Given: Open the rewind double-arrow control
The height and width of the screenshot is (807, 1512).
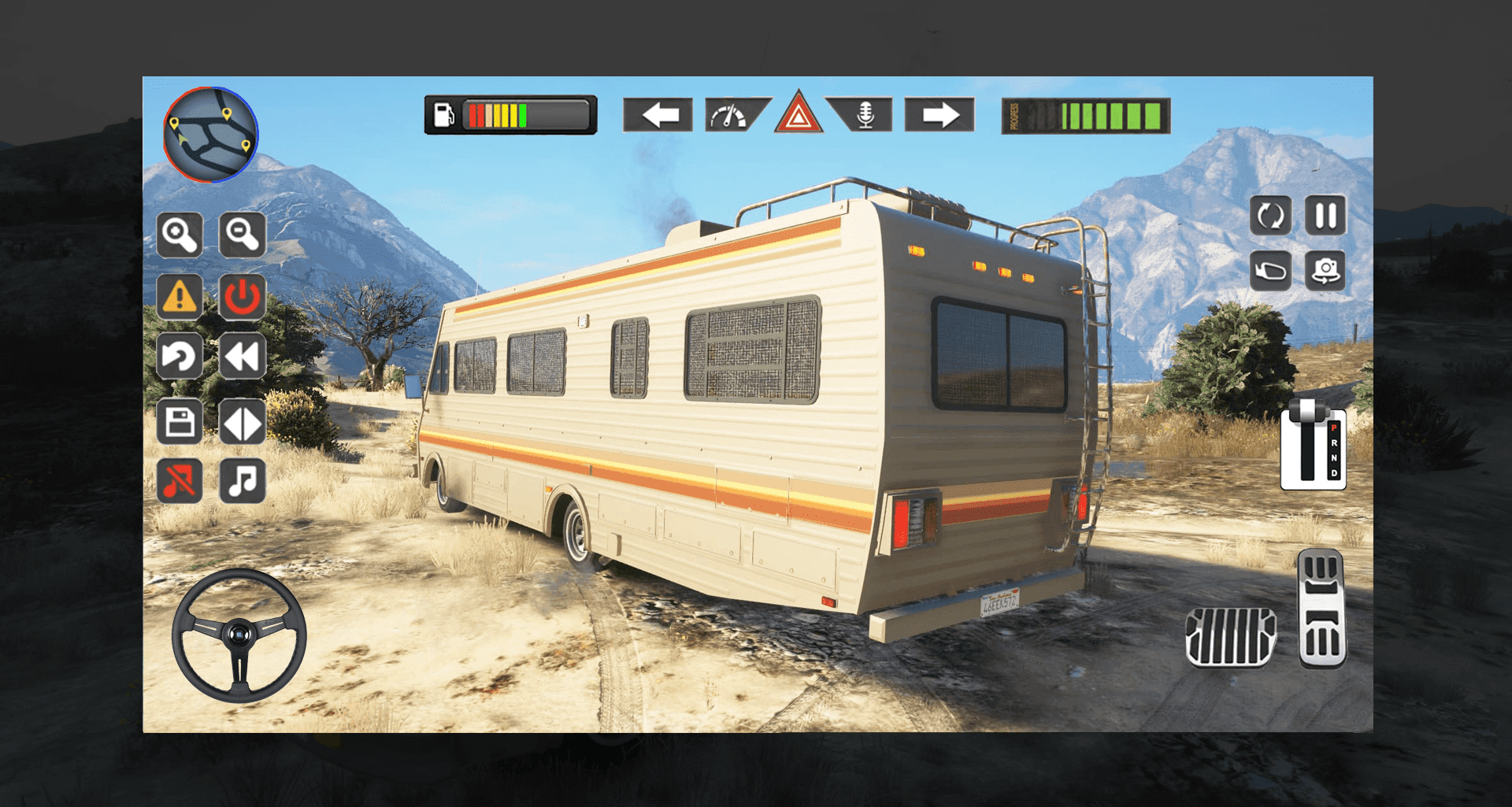Looking at the screenshot, I should tap(243, 357).
